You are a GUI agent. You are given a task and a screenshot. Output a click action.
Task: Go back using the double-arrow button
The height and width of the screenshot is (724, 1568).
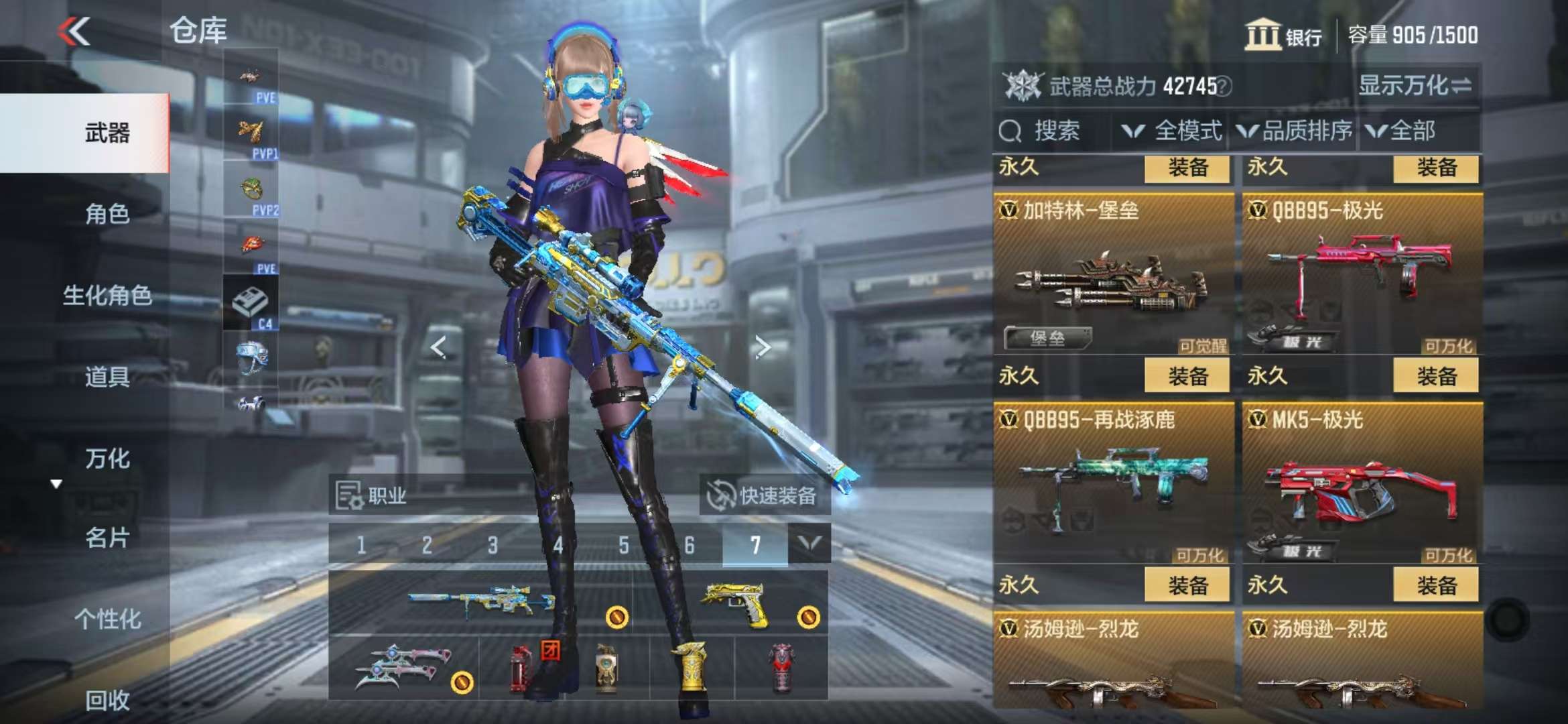point(74,32)
